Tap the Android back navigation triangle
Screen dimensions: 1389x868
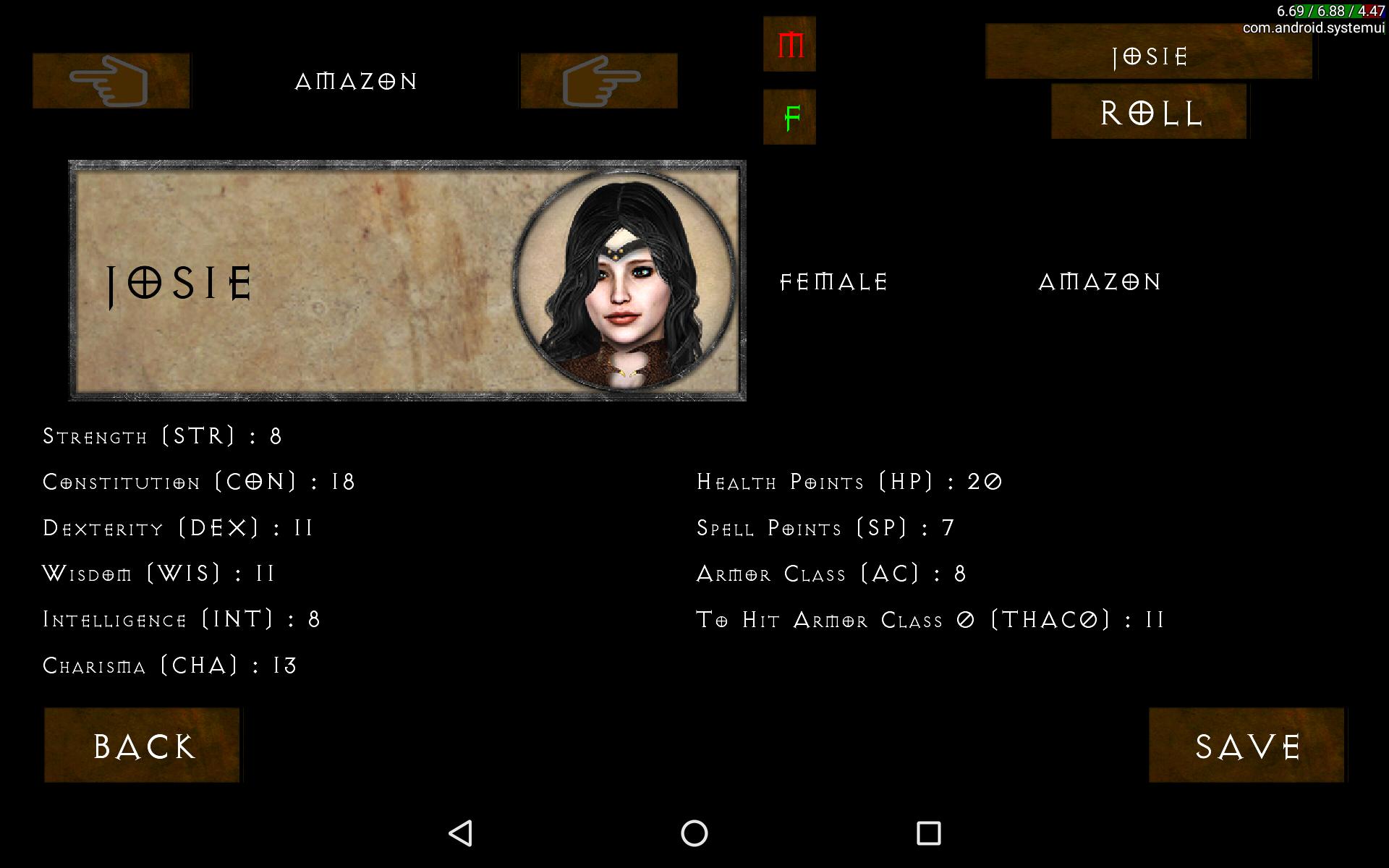pos(461,833)
